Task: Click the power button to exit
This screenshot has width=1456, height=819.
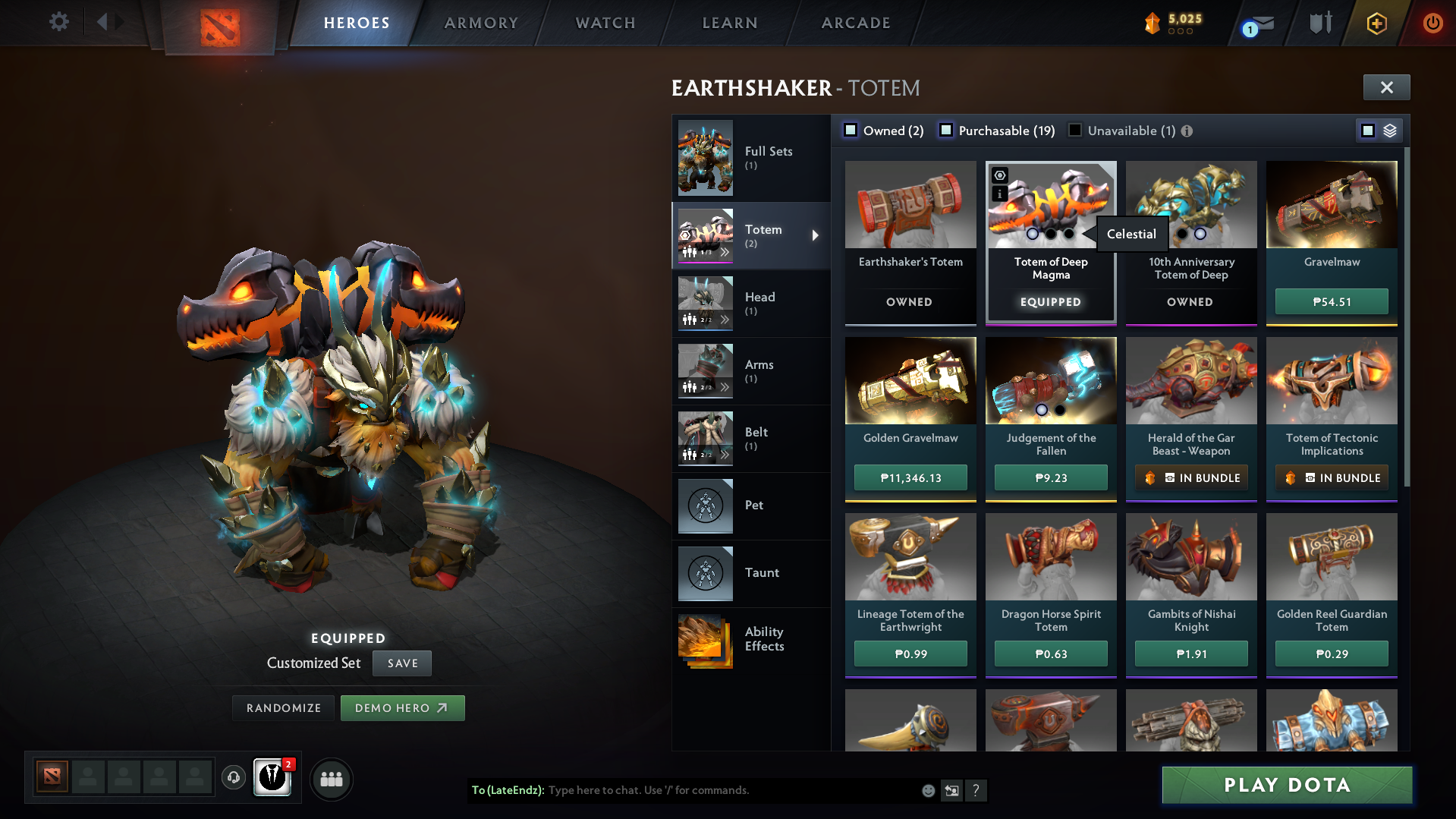Action: coord(1432,23)
